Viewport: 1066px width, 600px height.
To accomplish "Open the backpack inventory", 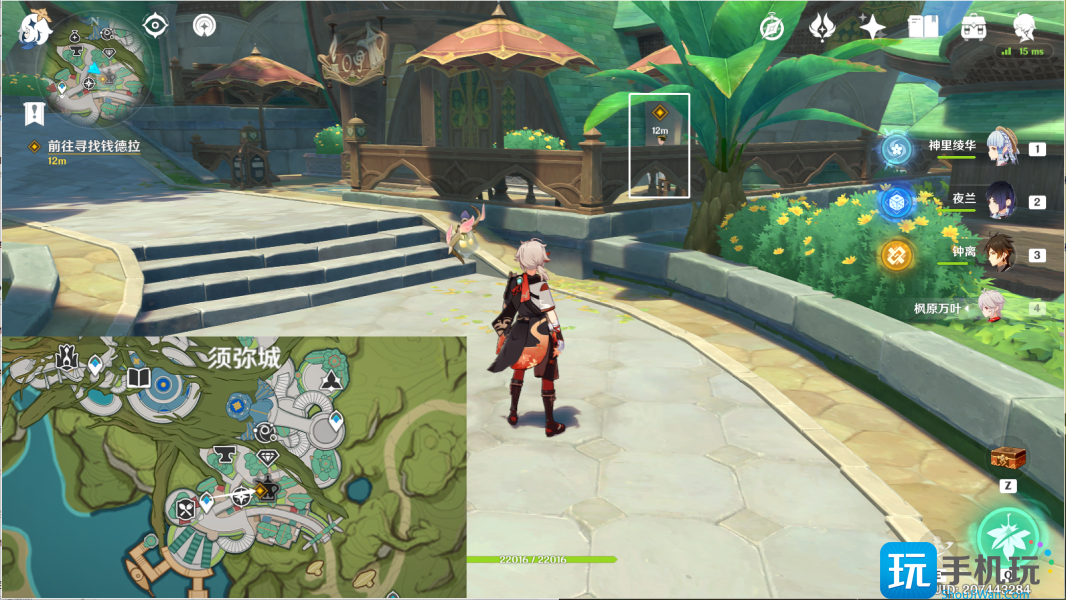I will tap(972, 28).
